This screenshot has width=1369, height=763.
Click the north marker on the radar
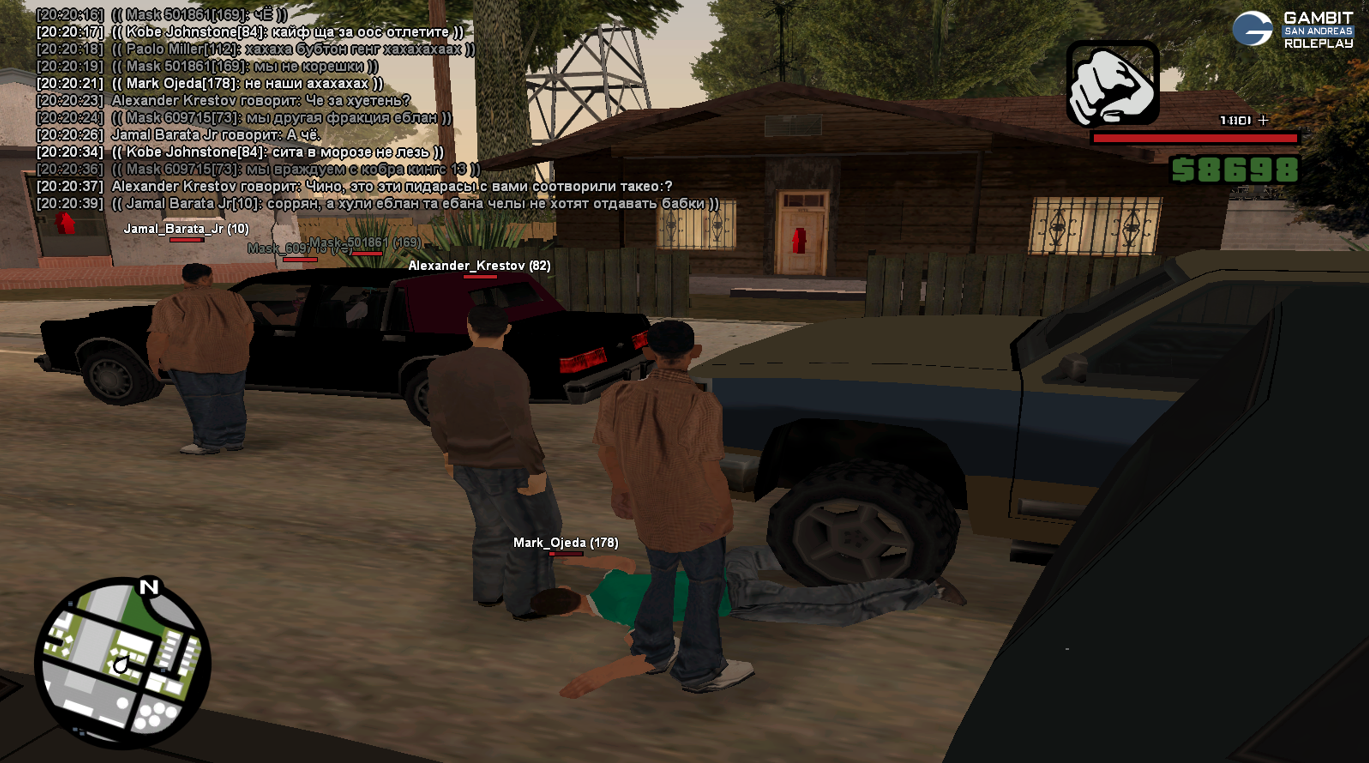point(149,587)
